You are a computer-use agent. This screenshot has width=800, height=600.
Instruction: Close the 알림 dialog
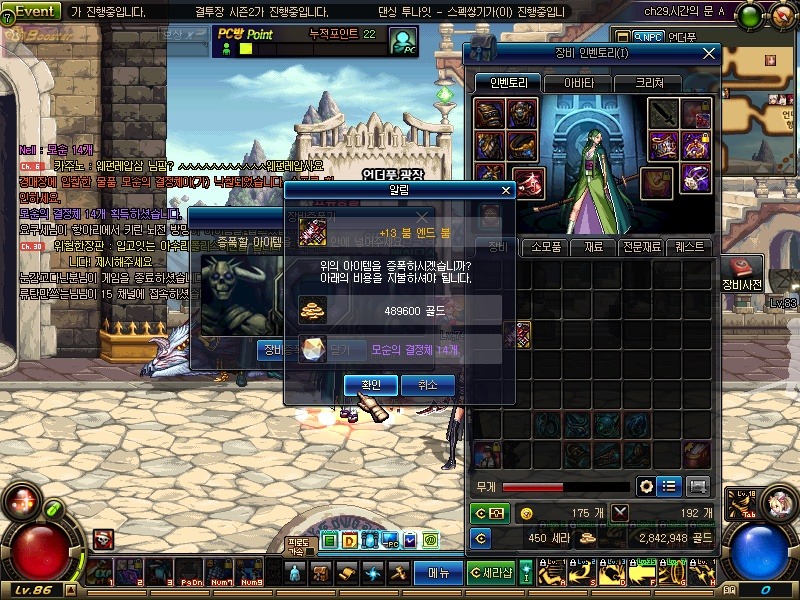click(506, 189)
